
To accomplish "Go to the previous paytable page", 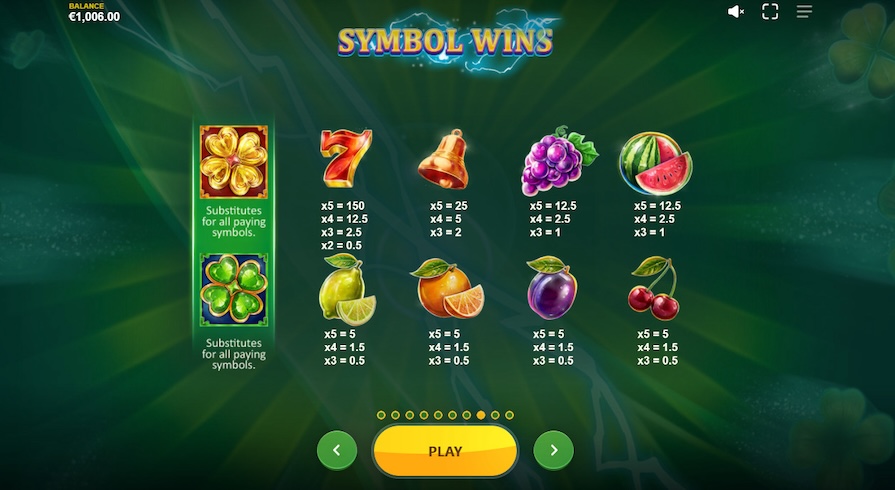I will tap(336, 451).
